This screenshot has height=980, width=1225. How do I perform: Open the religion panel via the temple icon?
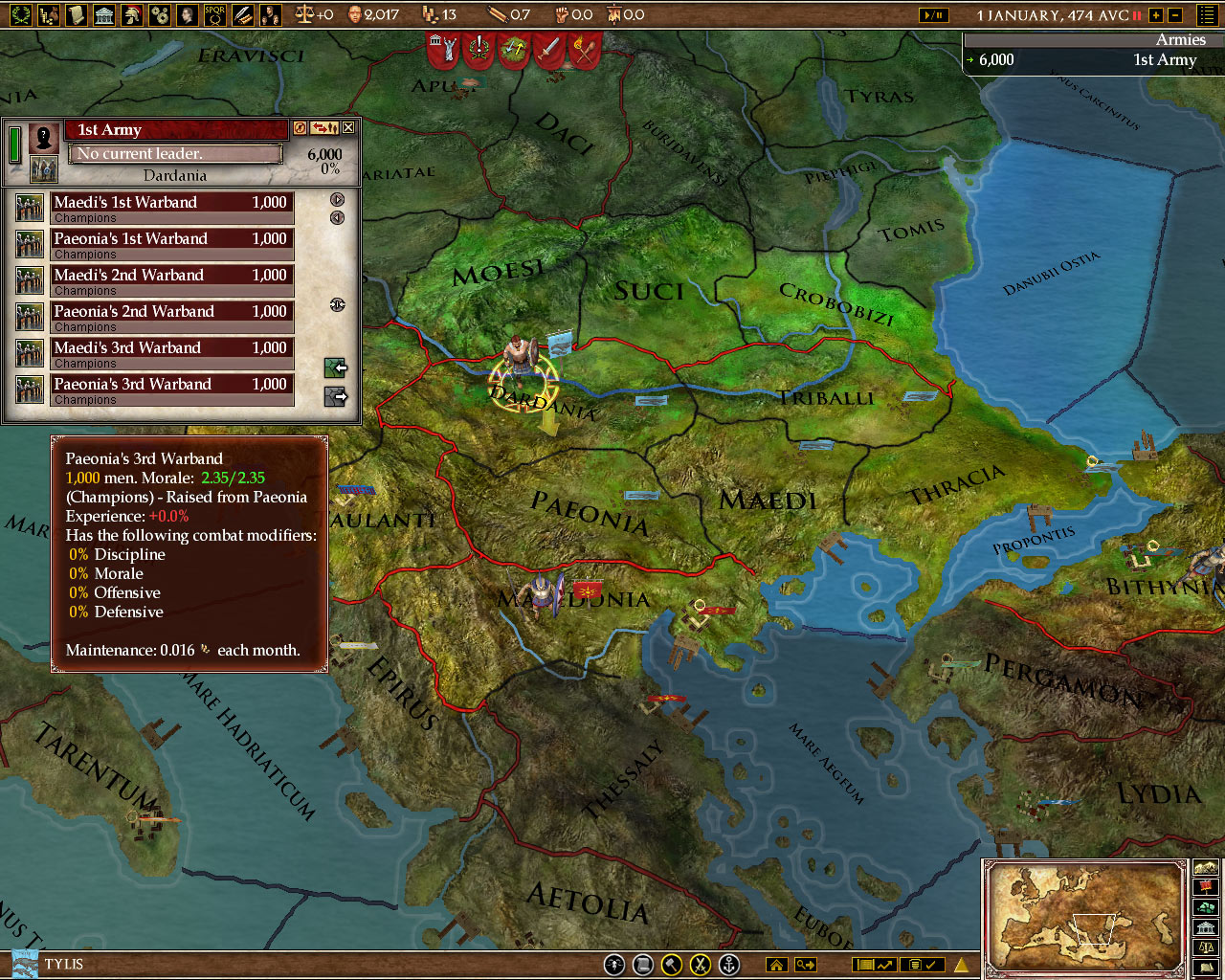(103, 14)
